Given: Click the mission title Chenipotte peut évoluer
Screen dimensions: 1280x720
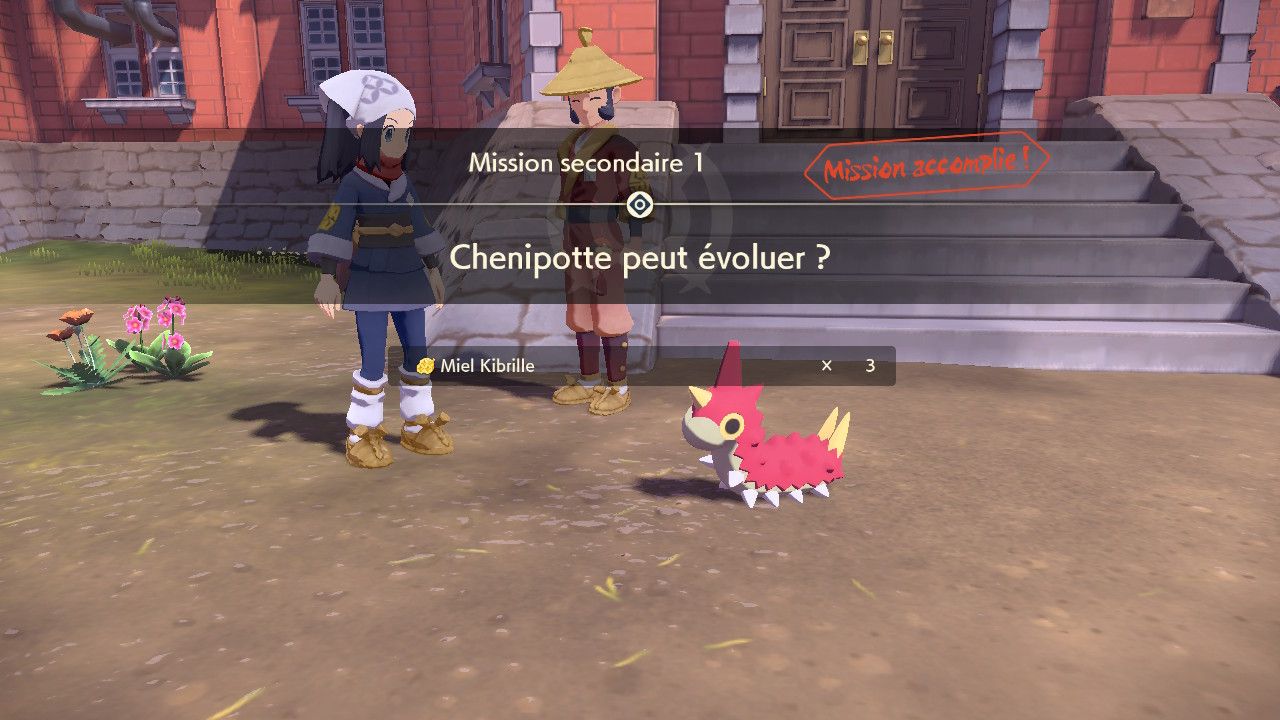Looking at the screenshot, I should click(x=640, y=258).
